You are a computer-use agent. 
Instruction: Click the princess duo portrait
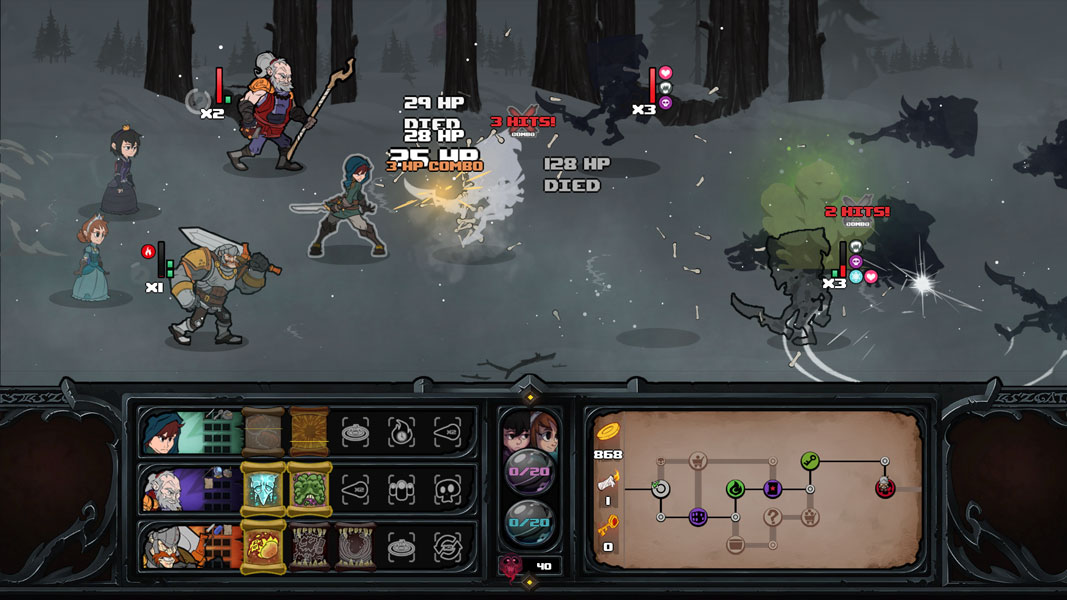click(529, 432)
